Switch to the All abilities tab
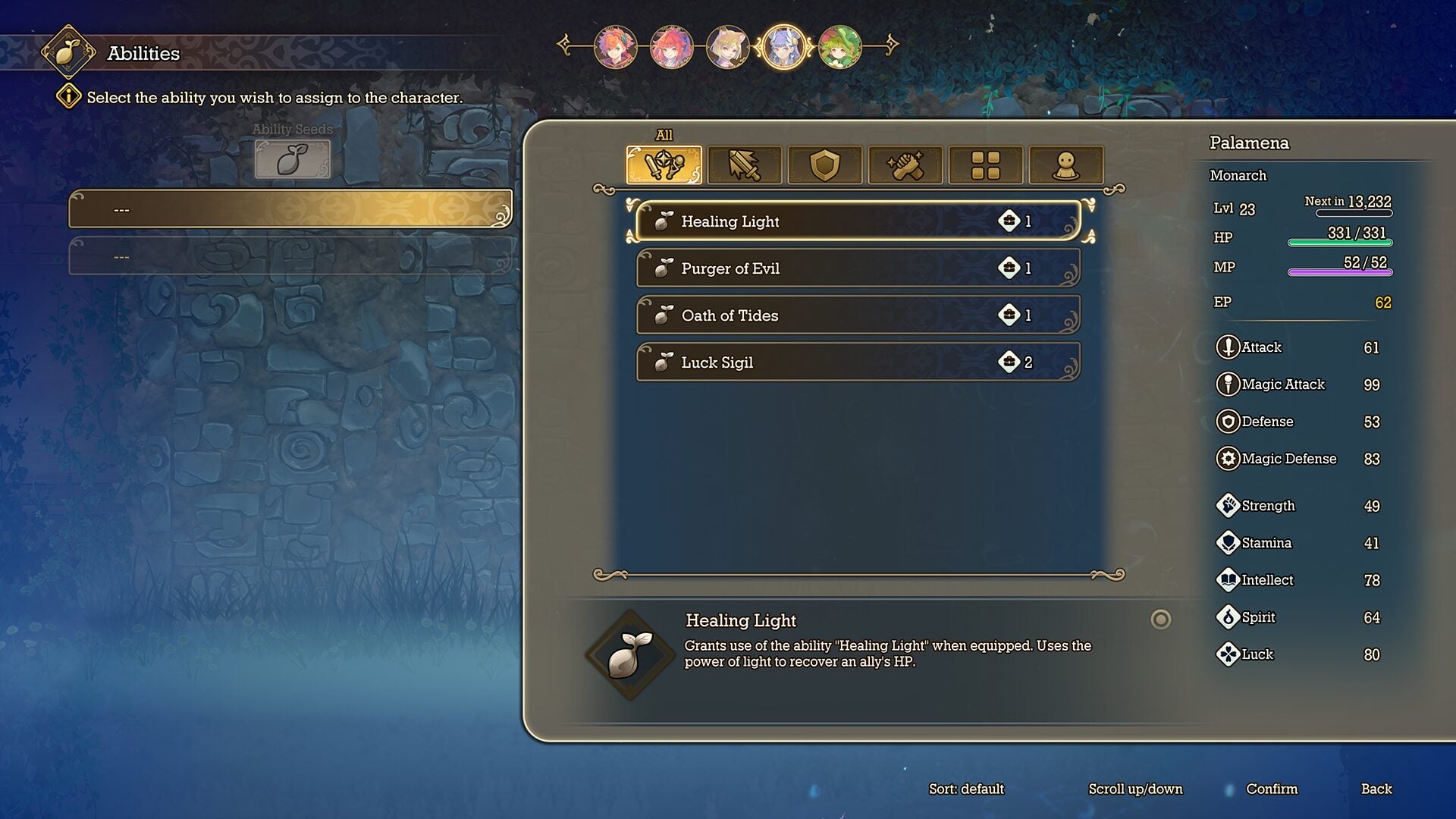The height and width of the screenshot is (819, 1456). pyautogui.click(x=664, y=165)
